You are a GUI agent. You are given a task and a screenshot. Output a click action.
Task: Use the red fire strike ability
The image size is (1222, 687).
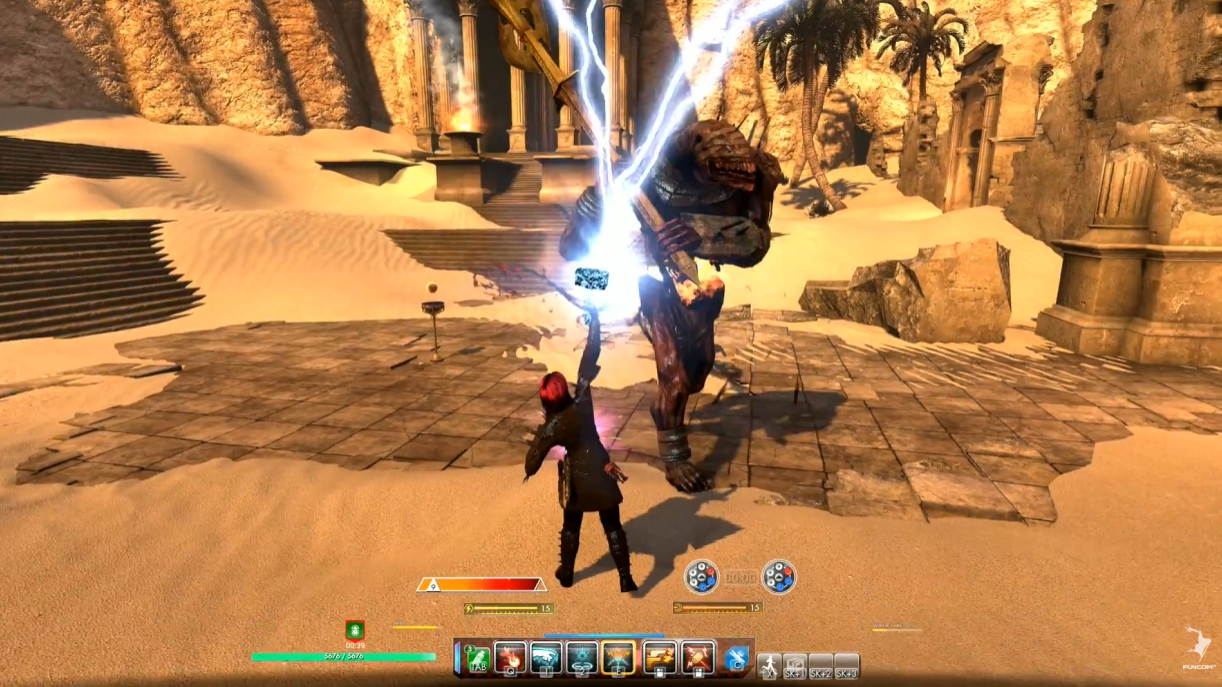pos(510,657)
